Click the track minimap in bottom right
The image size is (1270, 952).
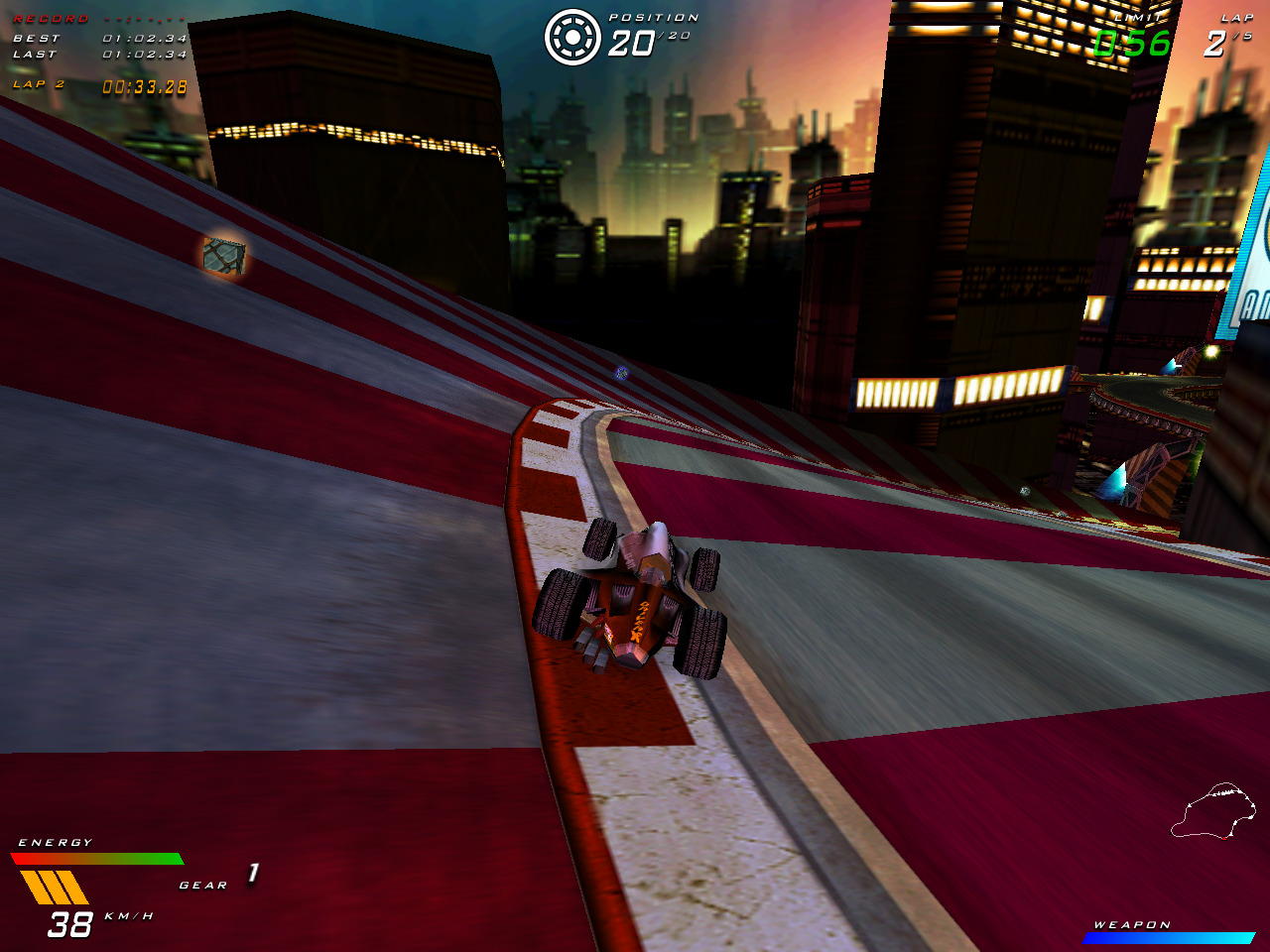coord(1210,808)
